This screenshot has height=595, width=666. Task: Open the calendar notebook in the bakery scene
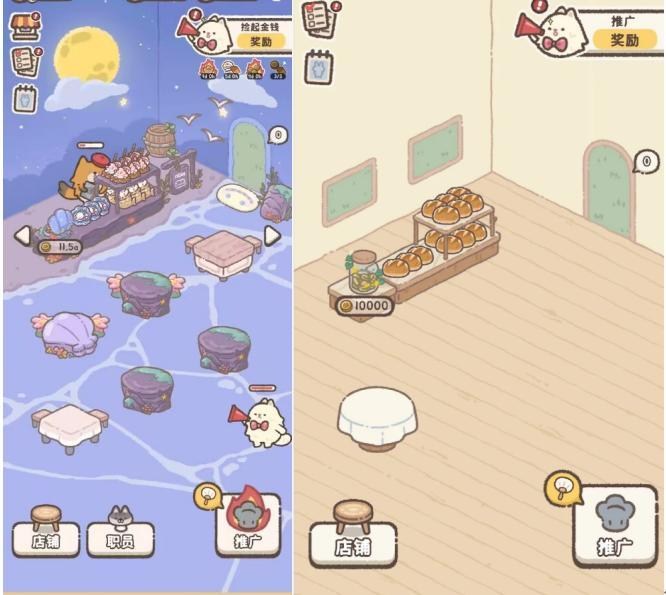coord(319,66)
